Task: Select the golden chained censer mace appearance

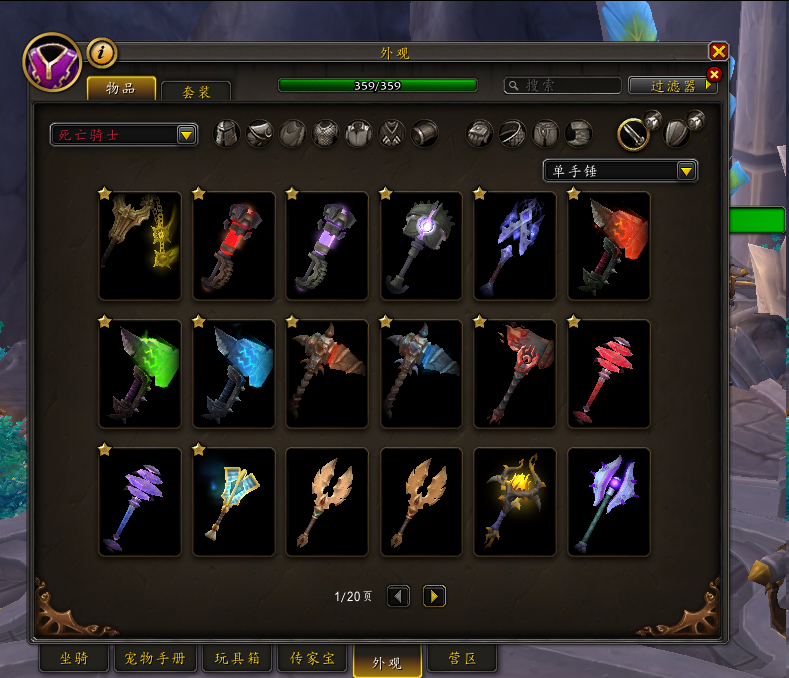Action: point(140,245)
